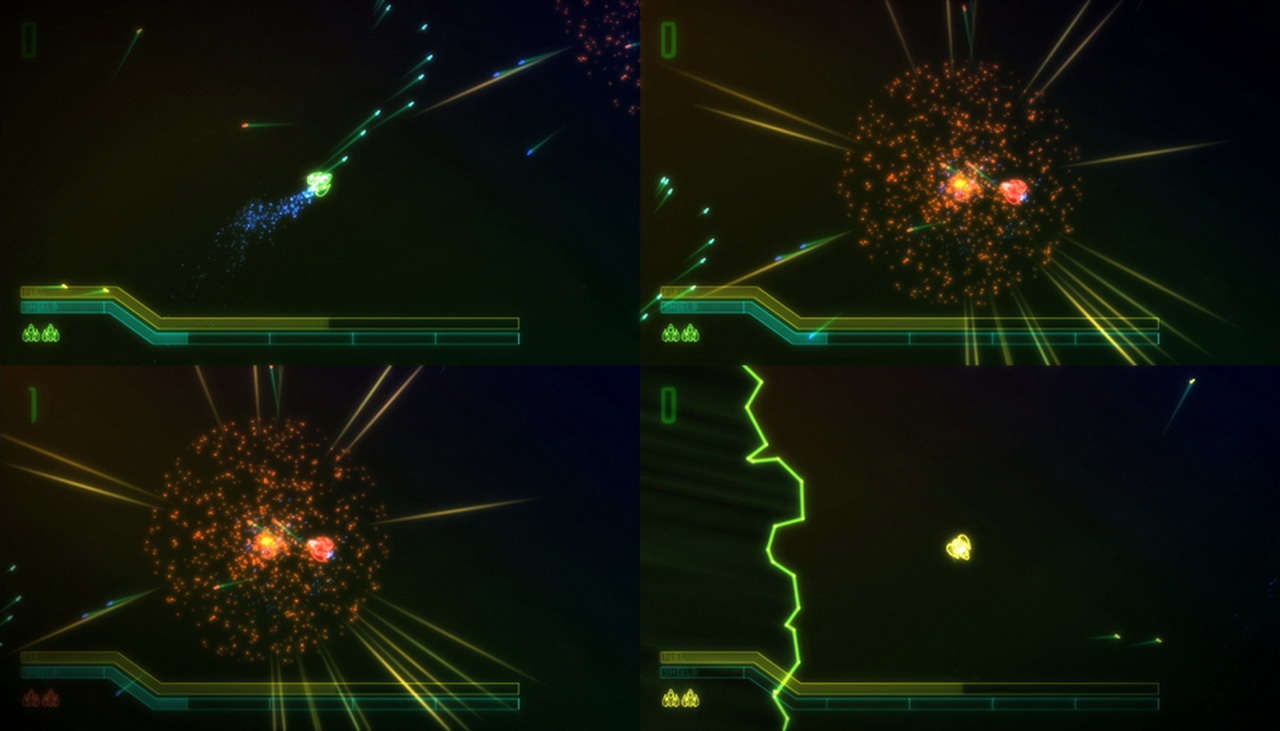
Task: Click the second green spare-ship life icon
Action: 50,334
